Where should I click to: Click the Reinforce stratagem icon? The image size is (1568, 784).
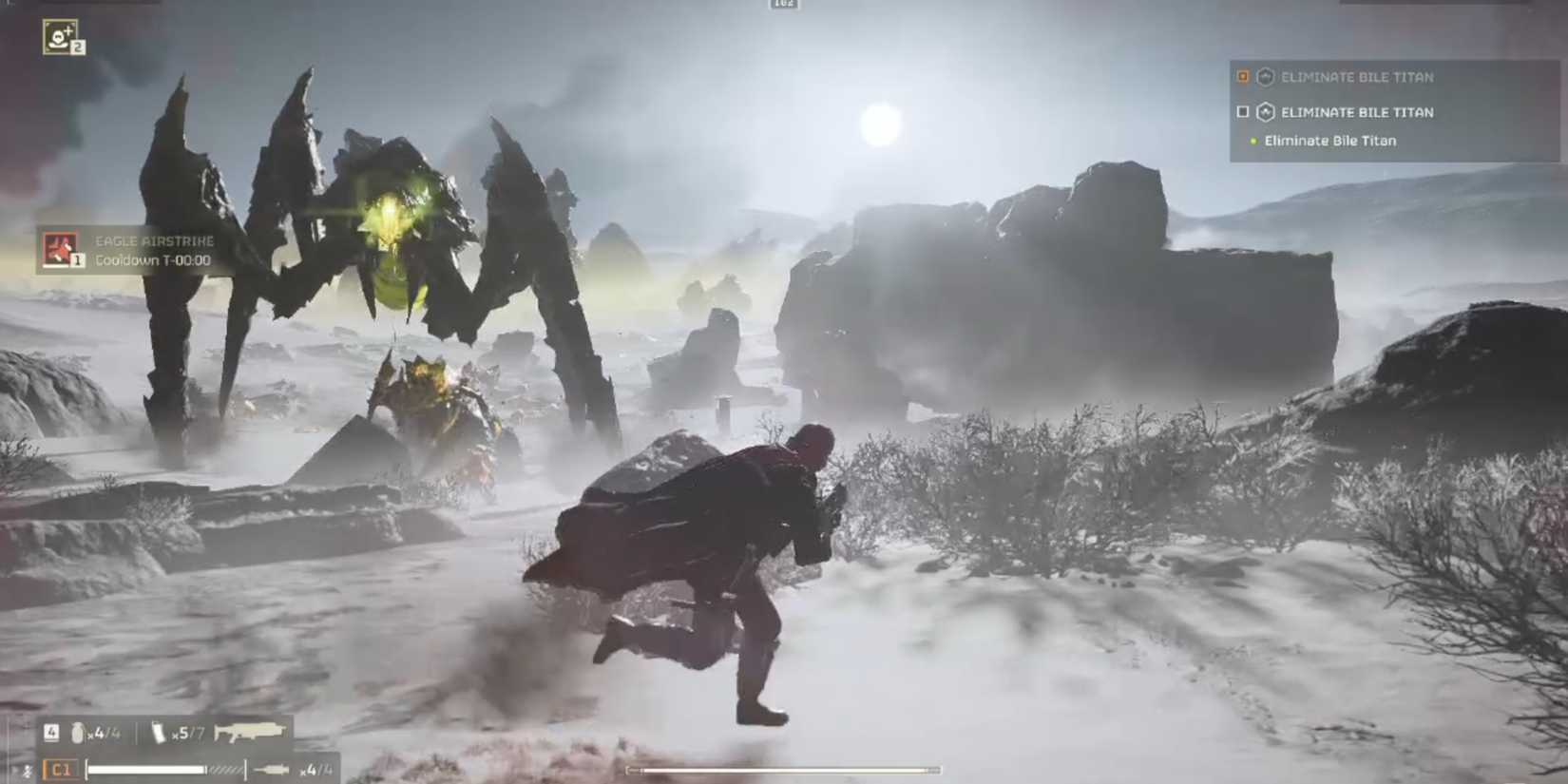(x=59, y=36)
